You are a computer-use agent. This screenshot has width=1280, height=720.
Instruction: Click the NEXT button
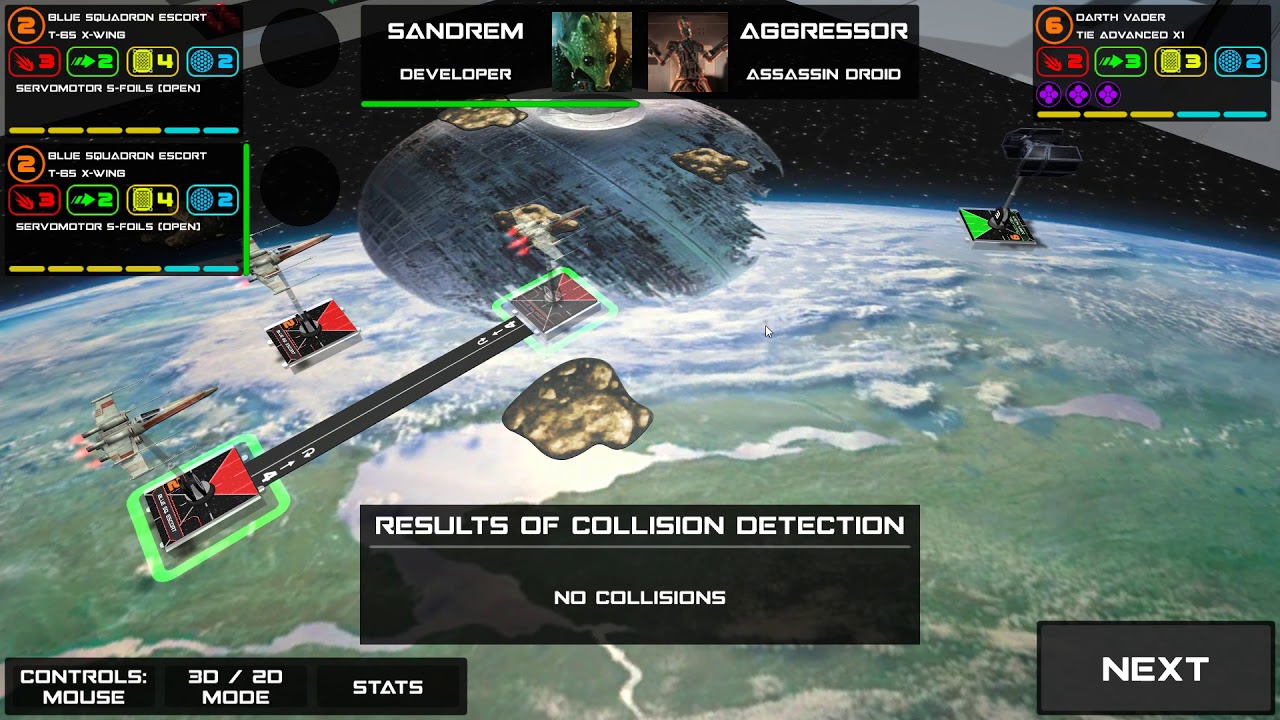(x=1155, y=669)
